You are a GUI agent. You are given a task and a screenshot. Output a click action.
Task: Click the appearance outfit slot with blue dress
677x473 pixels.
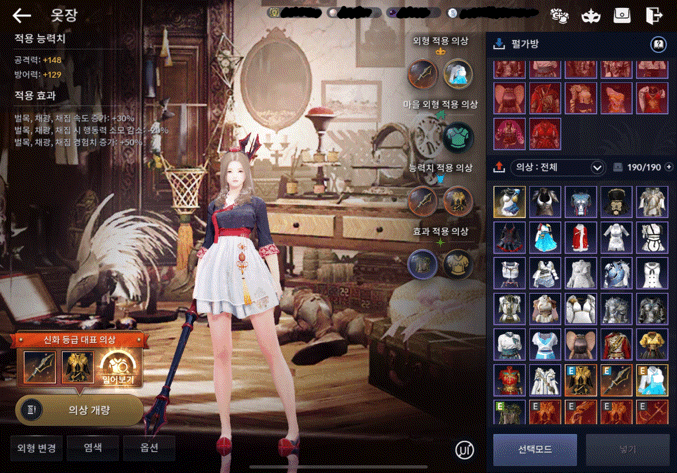pyautogui.click(x=458, y=72)
